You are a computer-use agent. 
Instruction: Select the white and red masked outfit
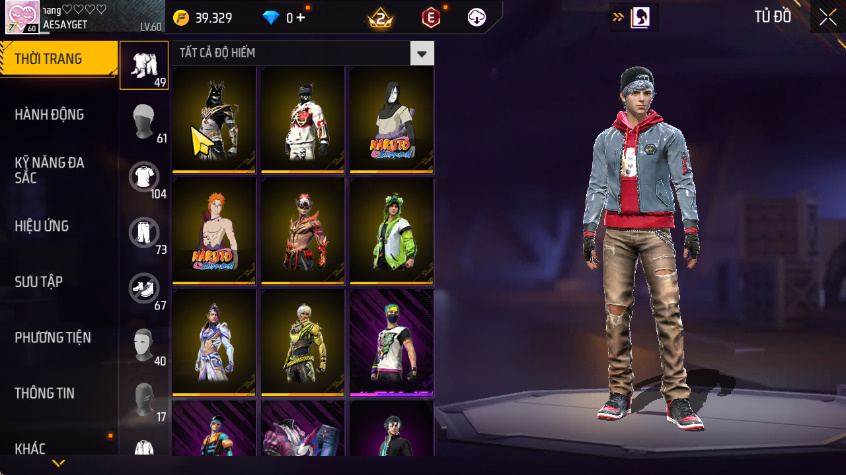(x=302, y=118)
